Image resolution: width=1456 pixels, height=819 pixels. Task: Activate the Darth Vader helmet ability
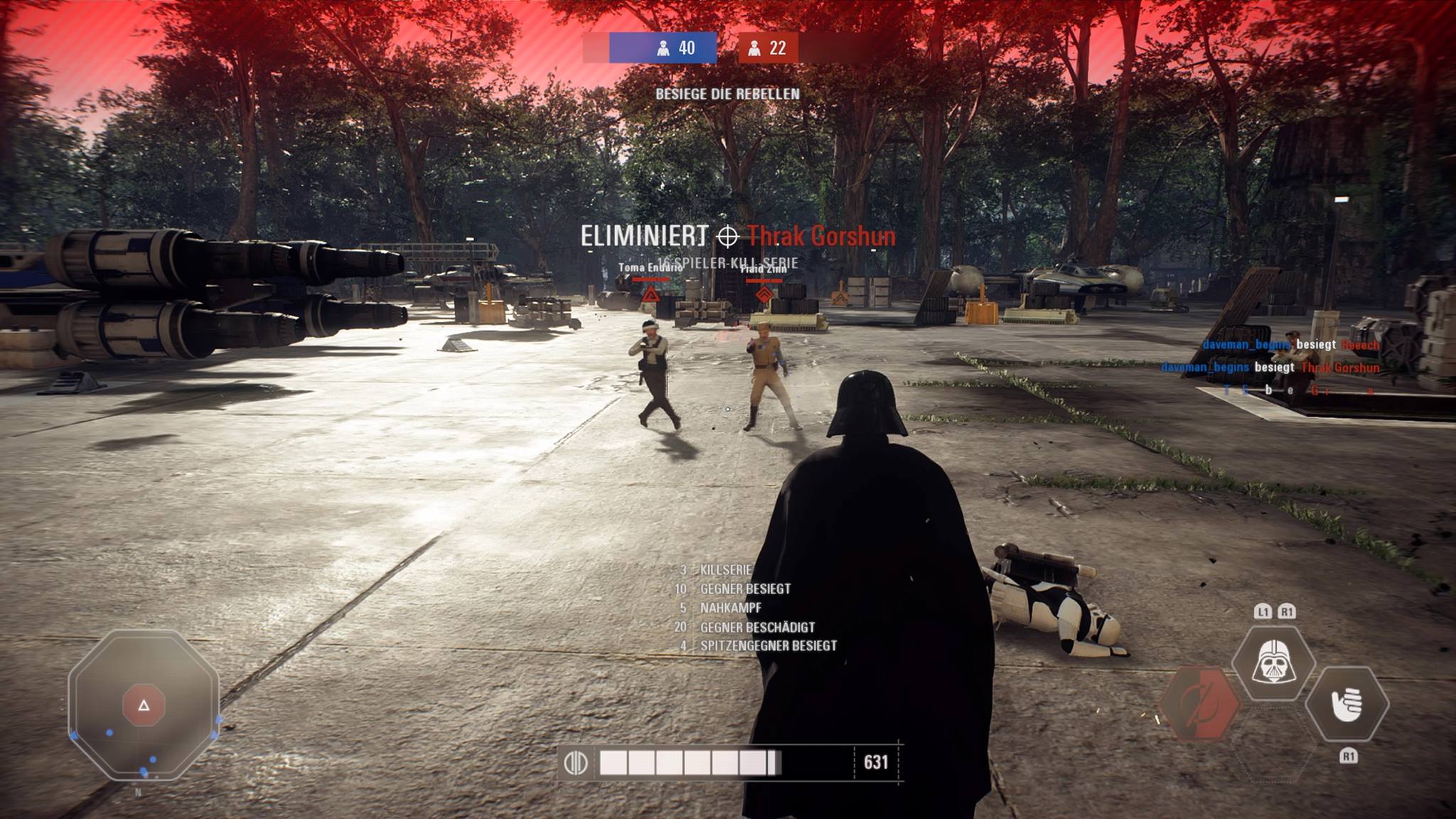[1273, 661]
